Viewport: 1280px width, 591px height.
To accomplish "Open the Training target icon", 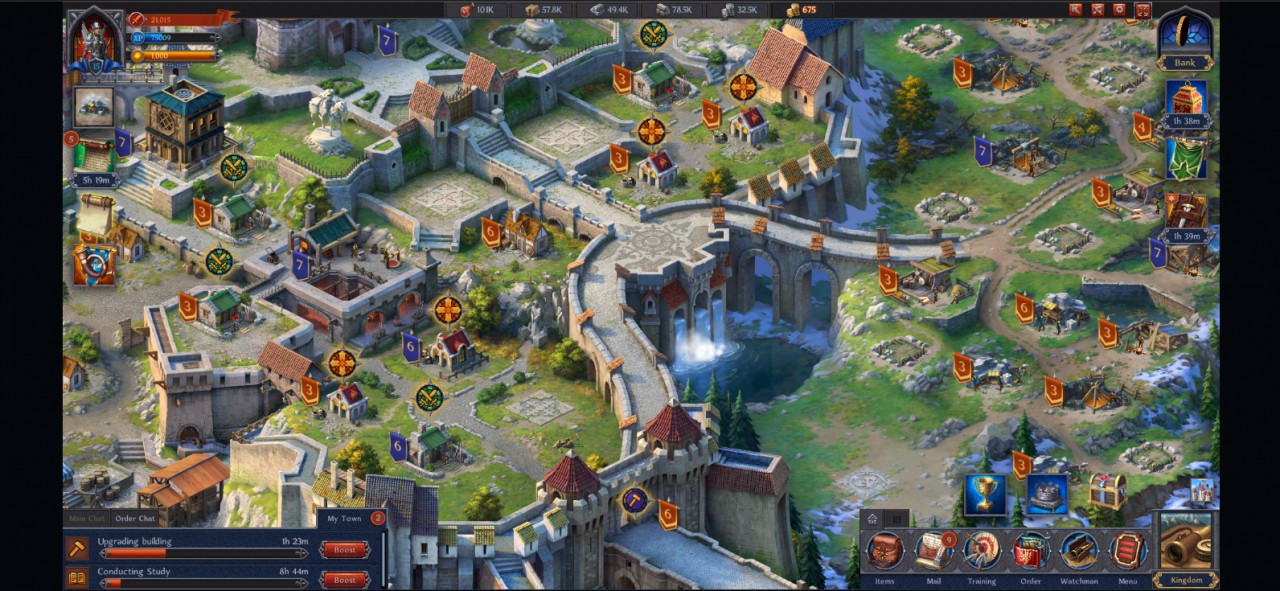I will pyautogui.click(x=981, y=551).
